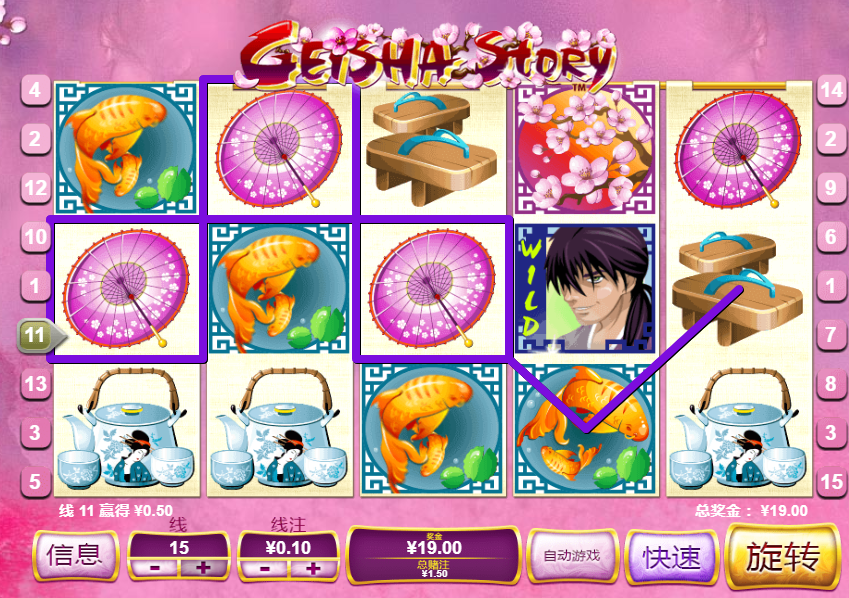Decrease the number of lines (线)
Viewport: 849px width, 598px height.
click(155, 568)
